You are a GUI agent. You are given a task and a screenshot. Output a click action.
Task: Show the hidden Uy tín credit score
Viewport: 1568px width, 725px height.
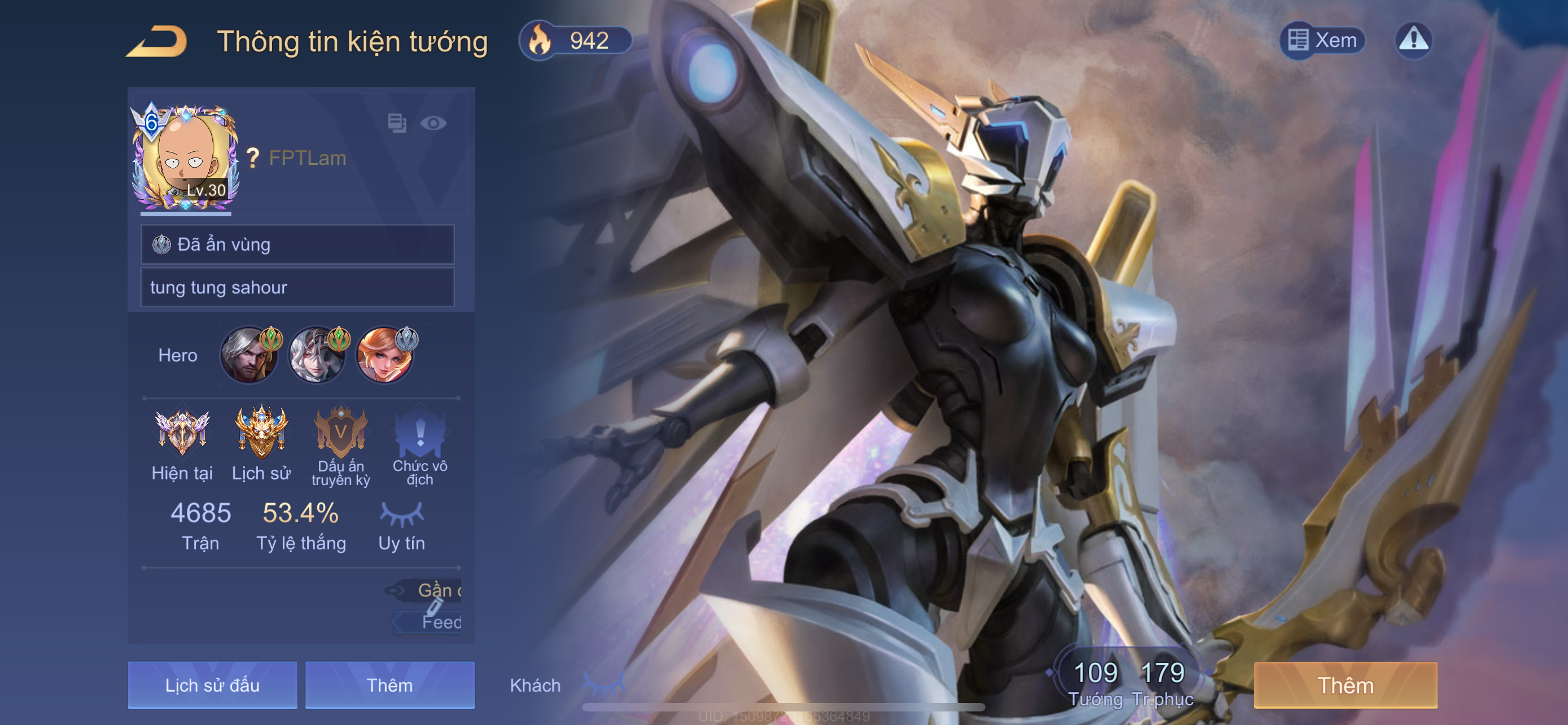click(401, 514)
